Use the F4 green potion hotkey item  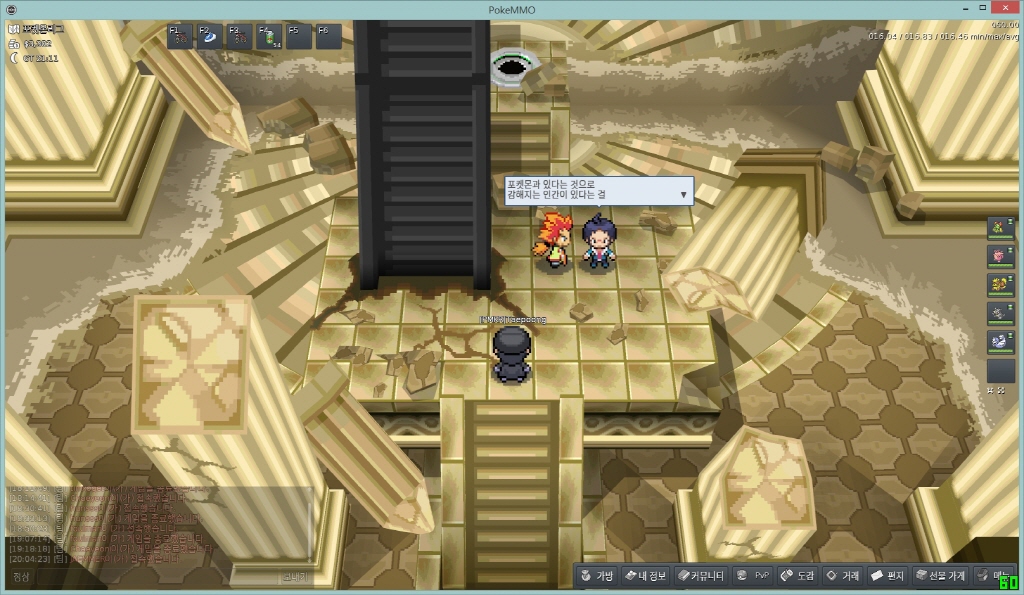click(270, 37)
